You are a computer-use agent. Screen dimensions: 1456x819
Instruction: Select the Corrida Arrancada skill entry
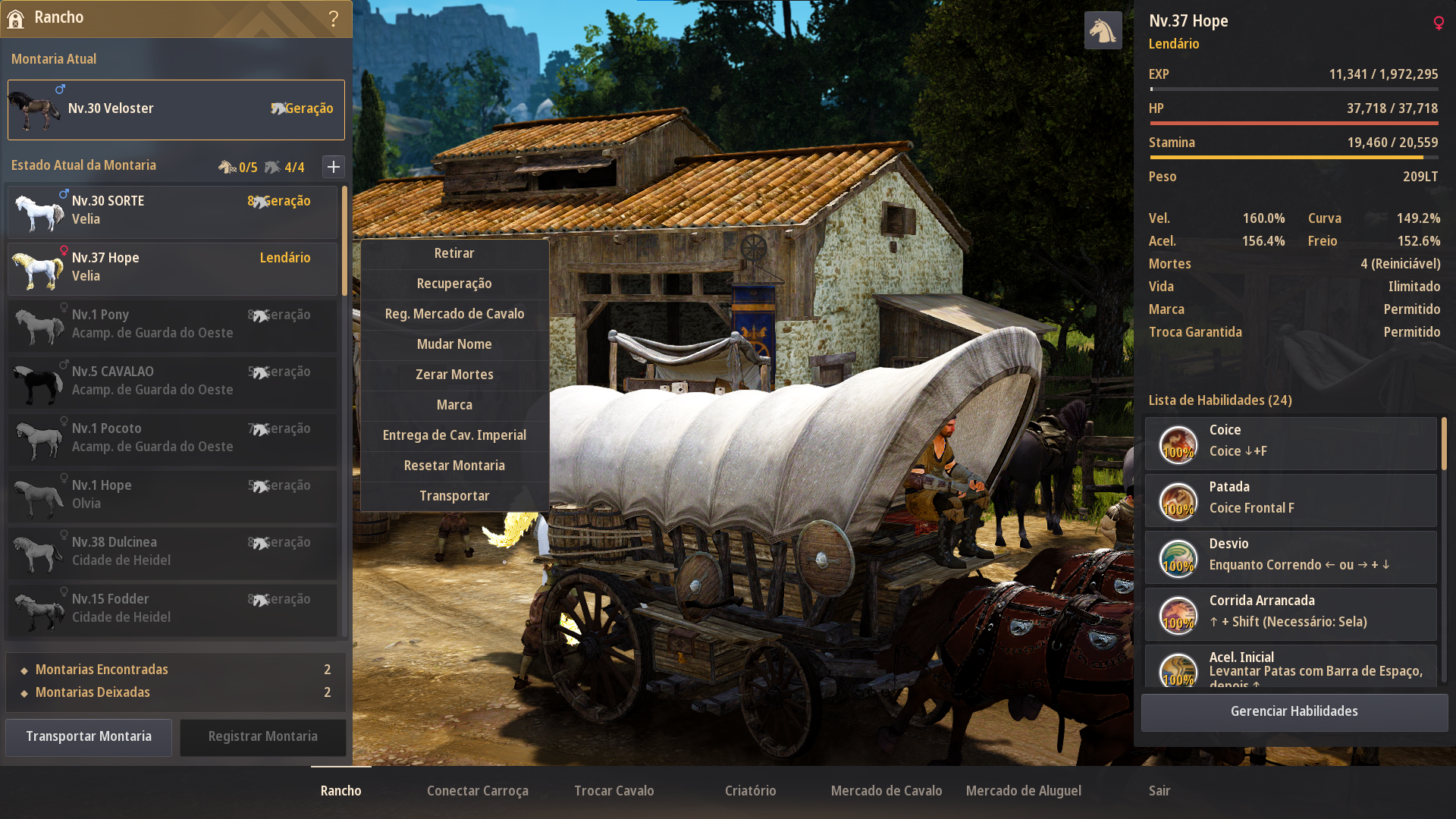pos(1291,612)
